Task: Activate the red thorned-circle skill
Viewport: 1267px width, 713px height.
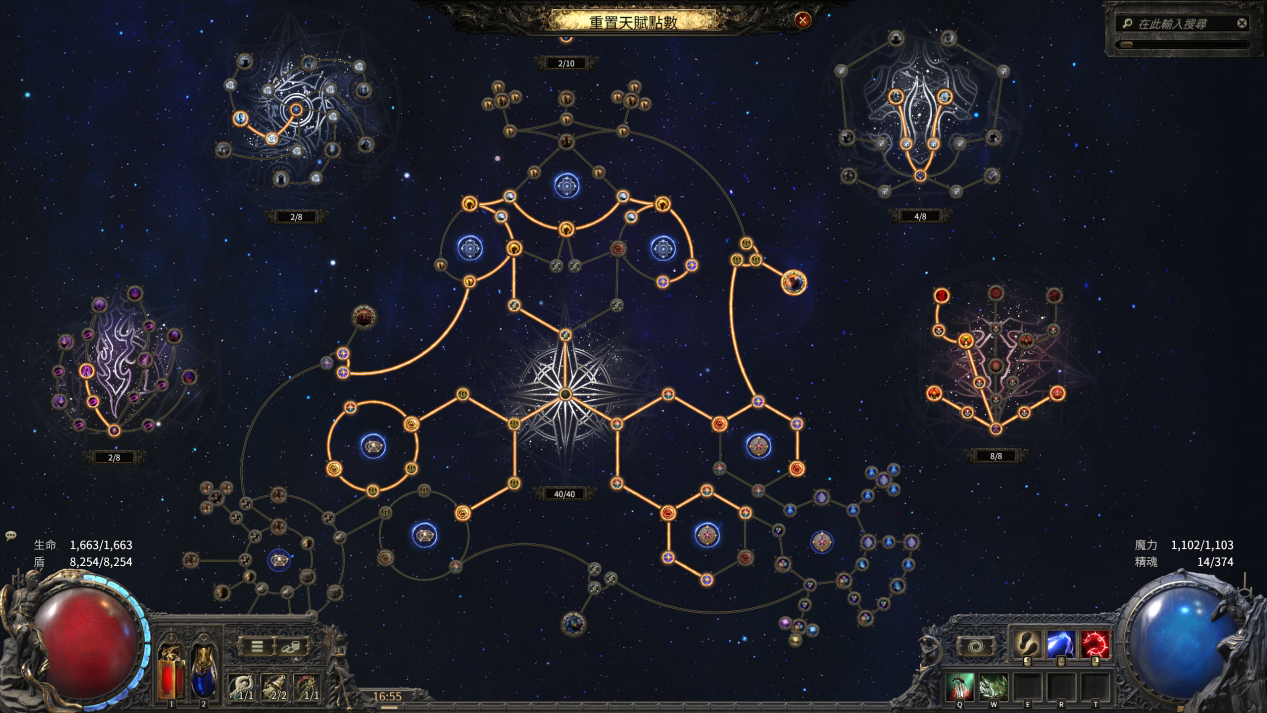Action: (1094, 645)
